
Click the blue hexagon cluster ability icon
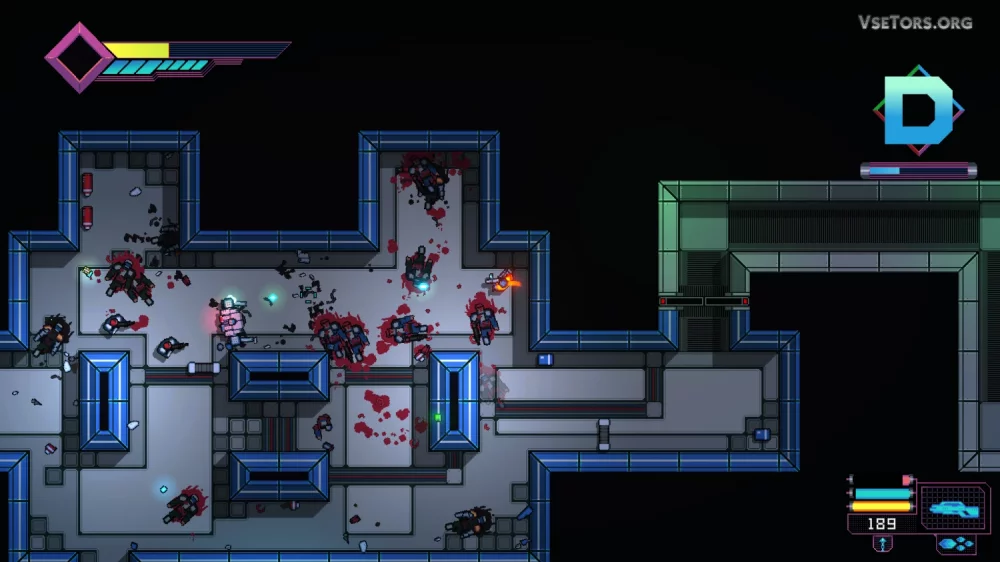tap(956, 544)
